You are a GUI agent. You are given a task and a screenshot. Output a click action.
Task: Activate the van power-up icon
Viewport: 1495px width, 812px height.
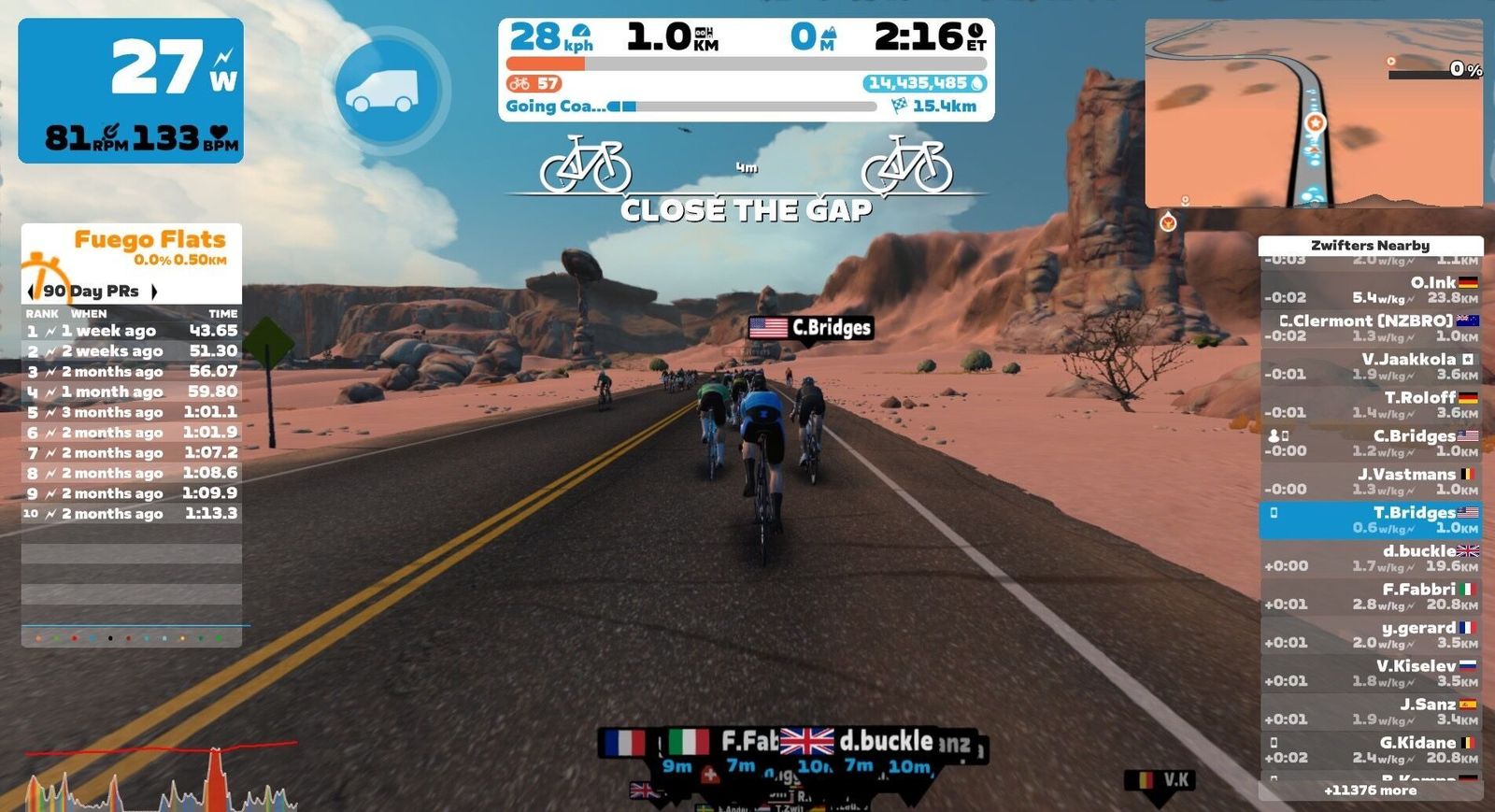(387, 91)
